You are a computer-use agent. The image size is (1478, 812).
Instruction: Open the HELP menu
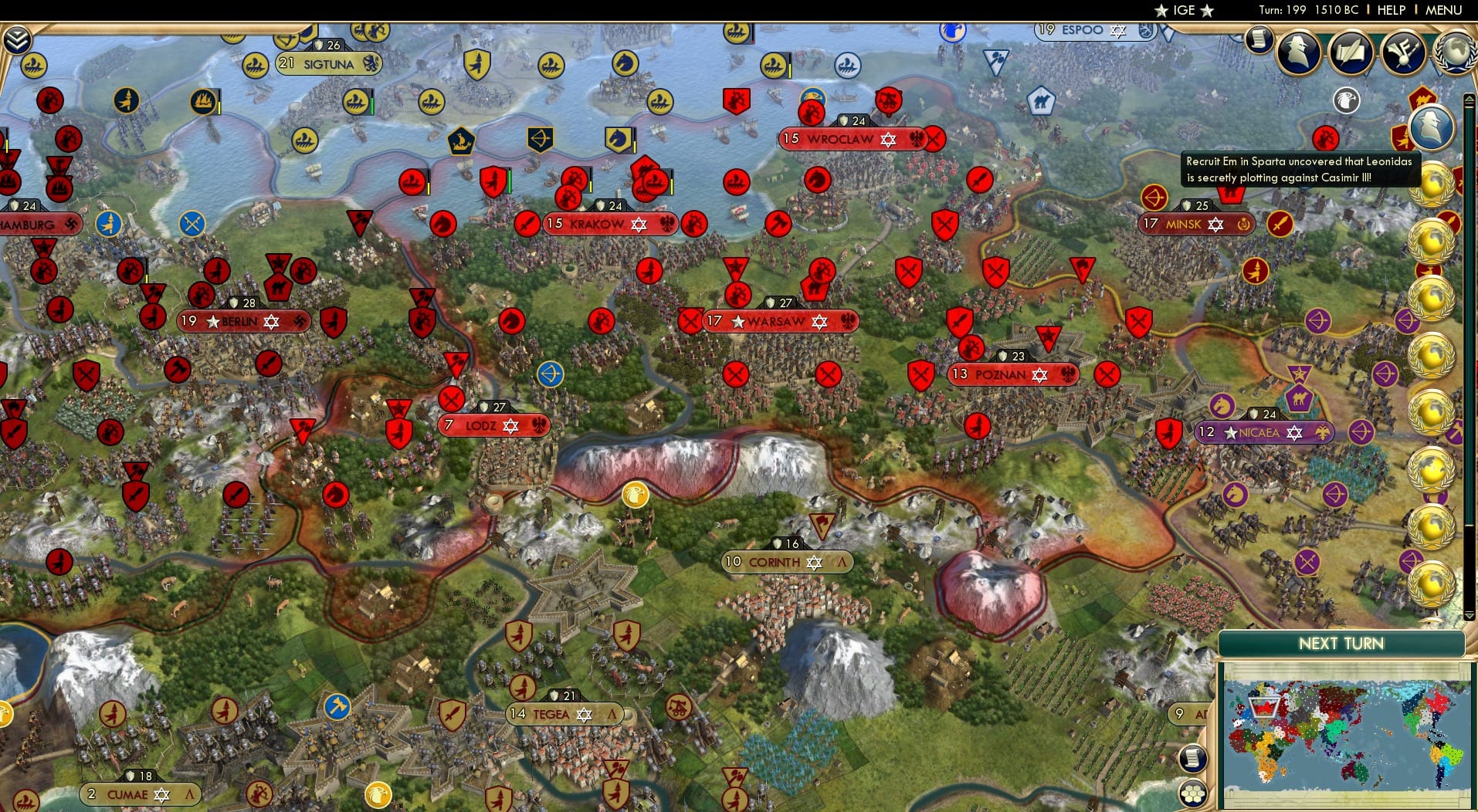point(1390,11)
